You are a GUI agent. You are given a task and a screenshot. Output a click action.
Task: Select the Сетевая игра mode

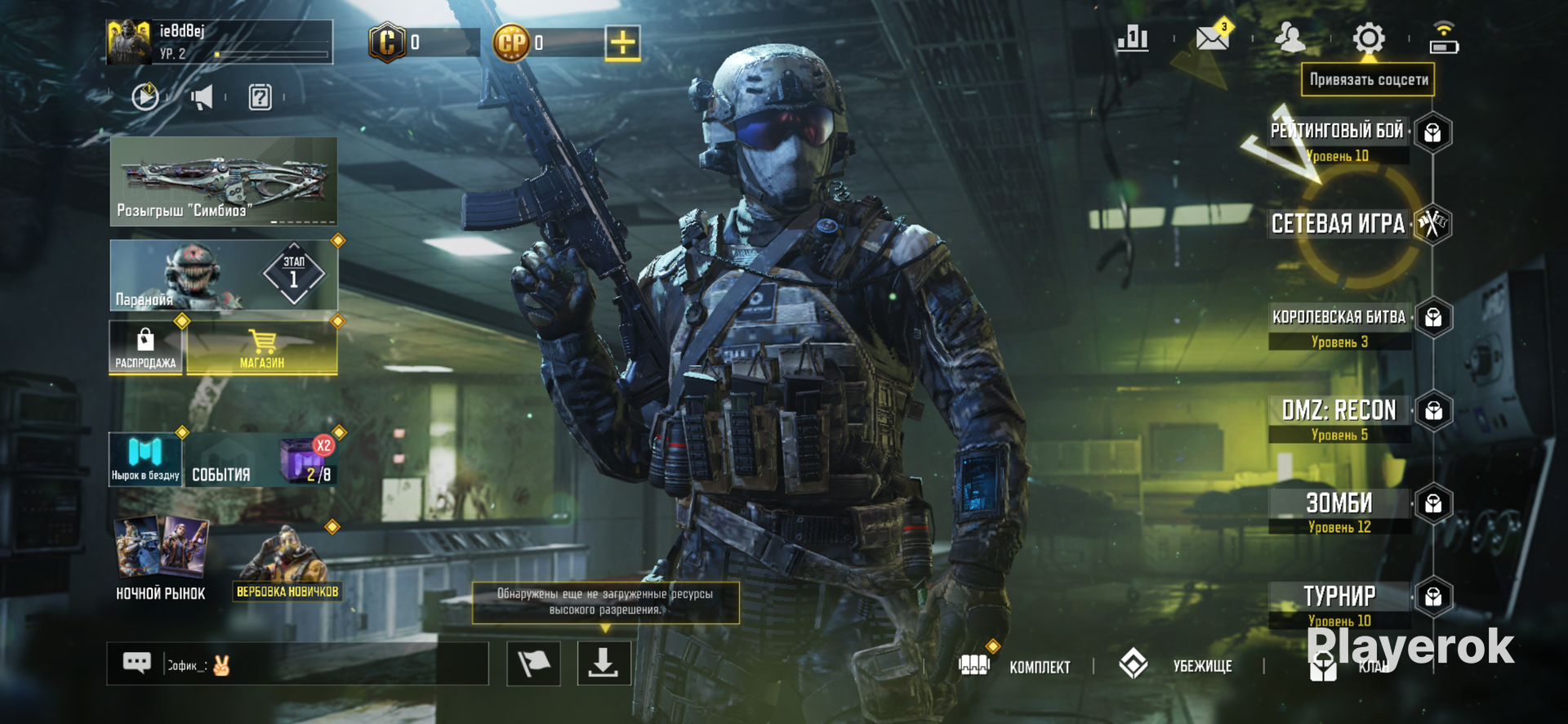tap(1339, 224)
